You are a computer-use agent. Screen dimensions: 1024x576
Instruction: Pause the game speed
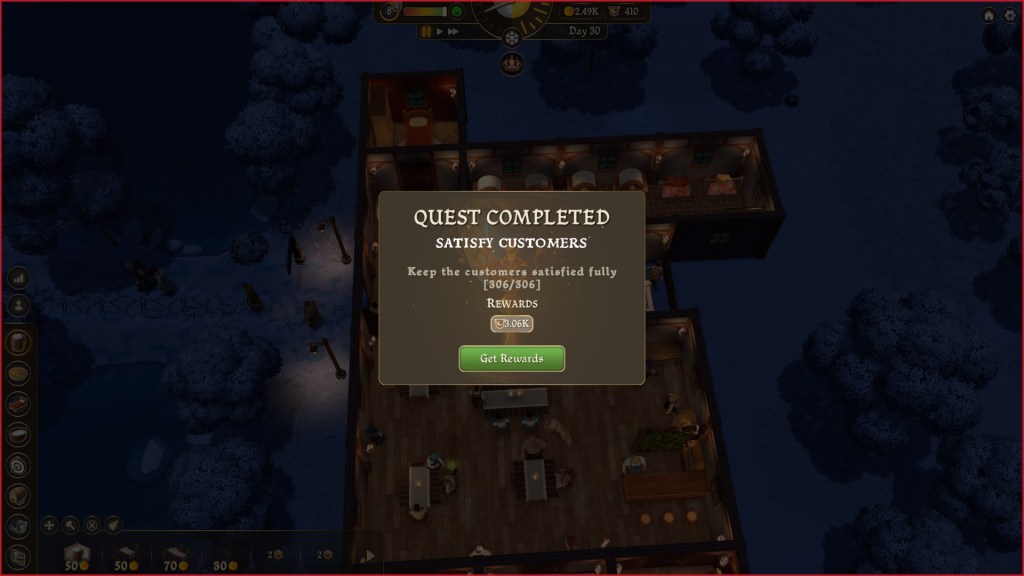426,32
